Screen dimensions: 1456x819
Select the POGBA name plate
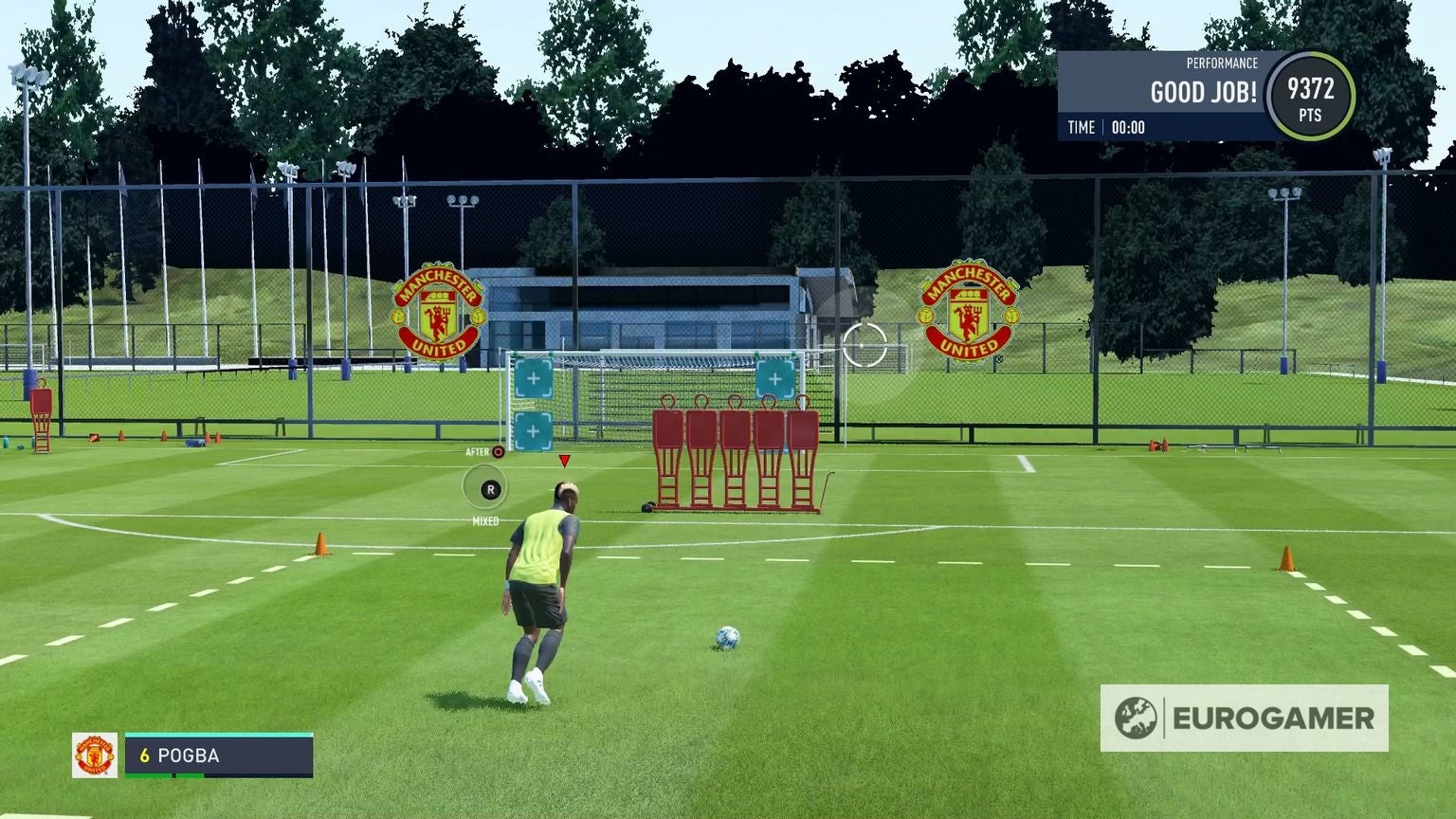coord(190,755)
